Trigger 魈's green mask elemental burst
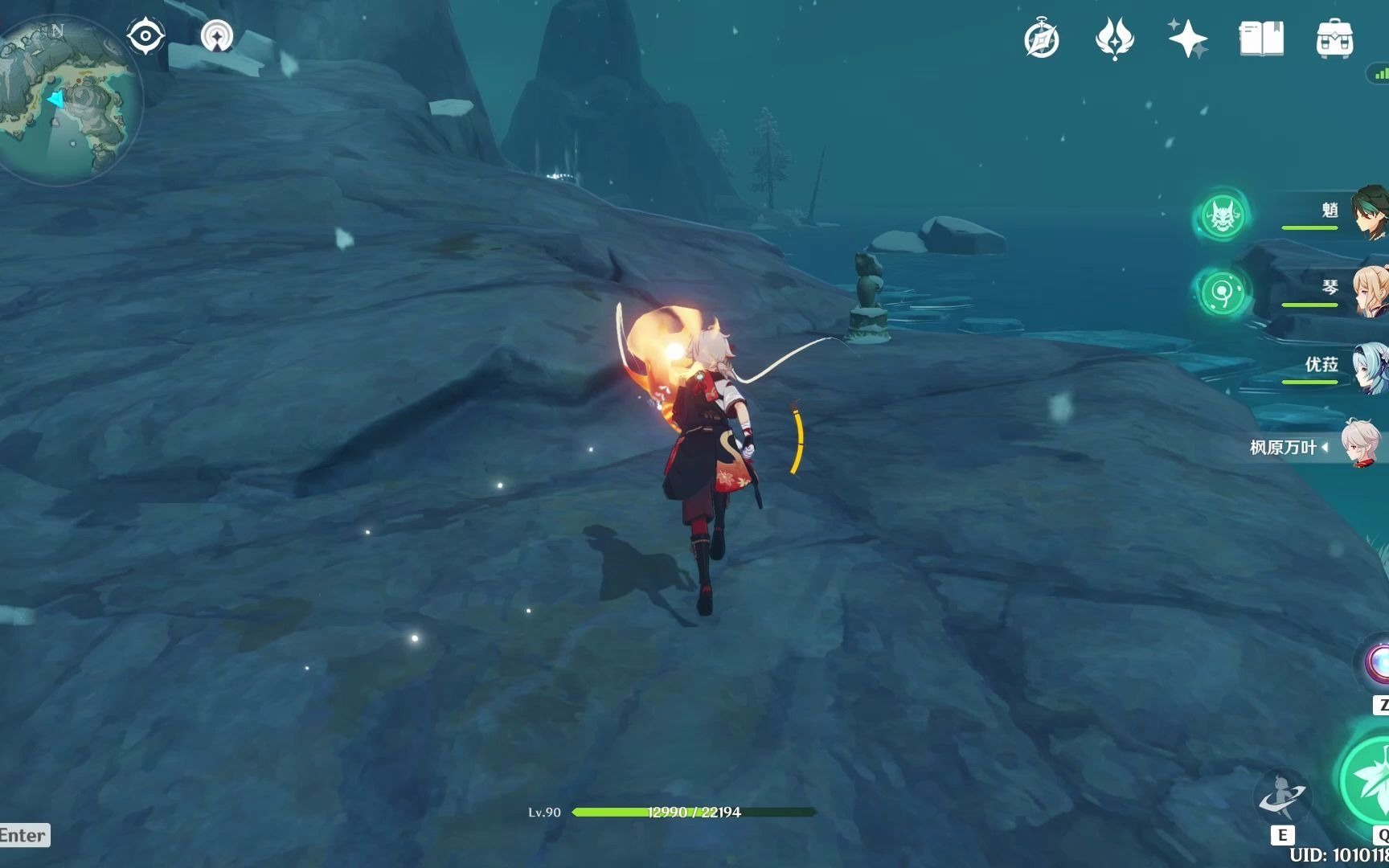This screenshot has height=868, width=1389. coord(1222,215)
